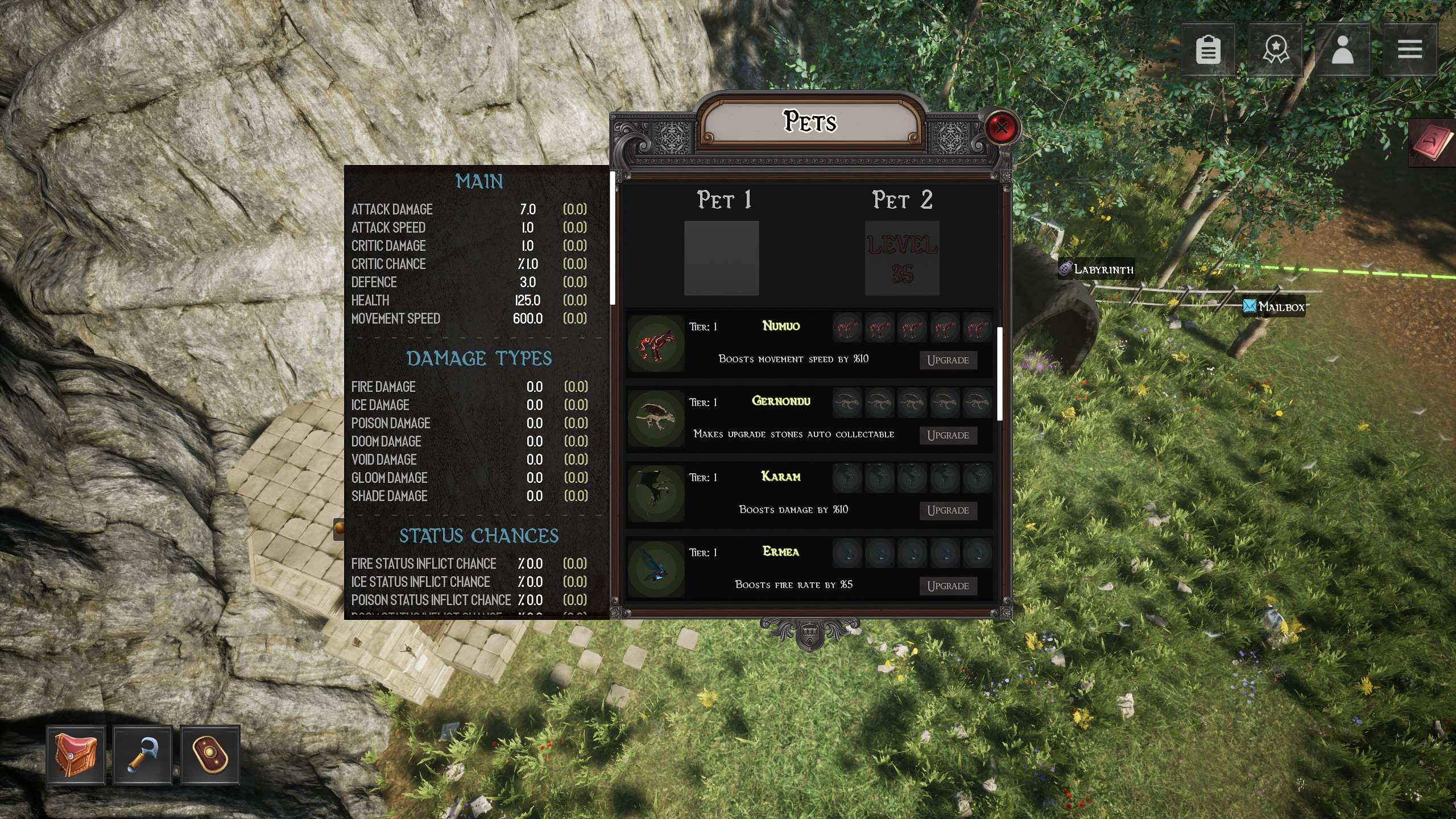Click the last upgrade stone slot beside Karam
Viewport: 1456px width, 819px height.
pyautogui.click(x=979, y=479)
